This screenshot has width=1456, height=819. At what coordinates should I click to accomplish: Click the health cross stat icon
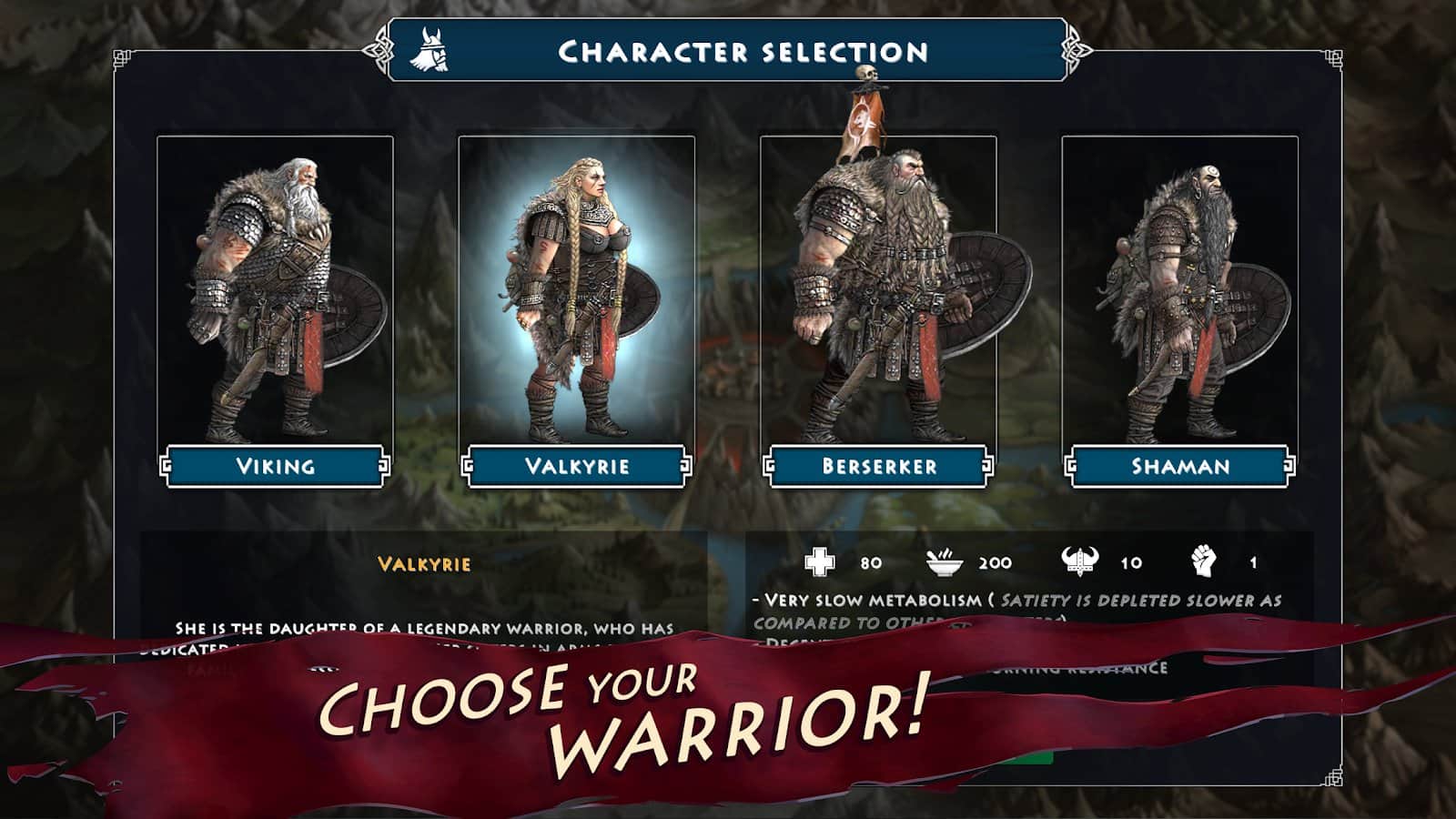click(x=818, y=559)
